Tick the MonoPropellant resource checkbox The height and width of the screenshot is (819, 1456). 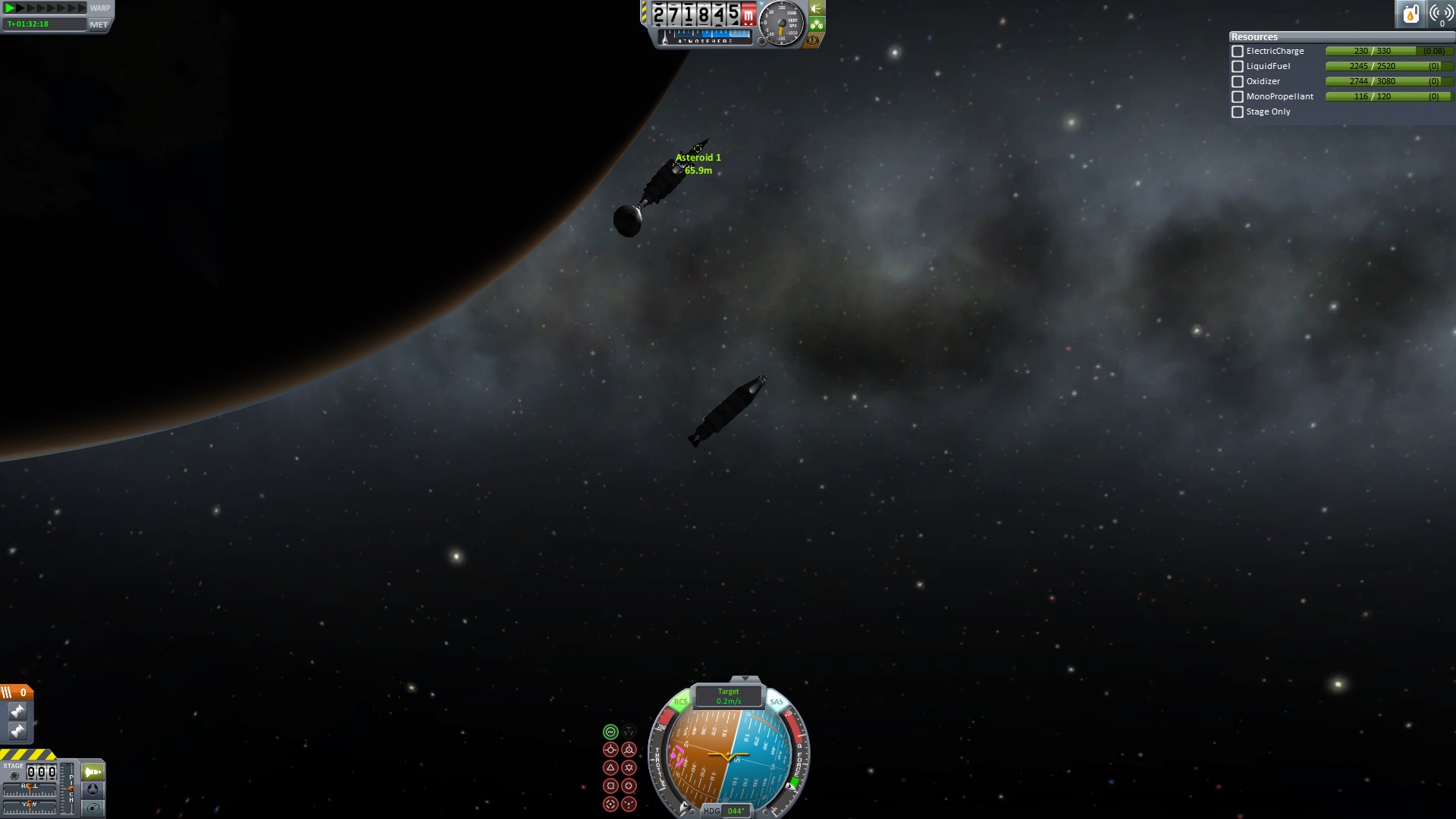tap(1238, 97)
